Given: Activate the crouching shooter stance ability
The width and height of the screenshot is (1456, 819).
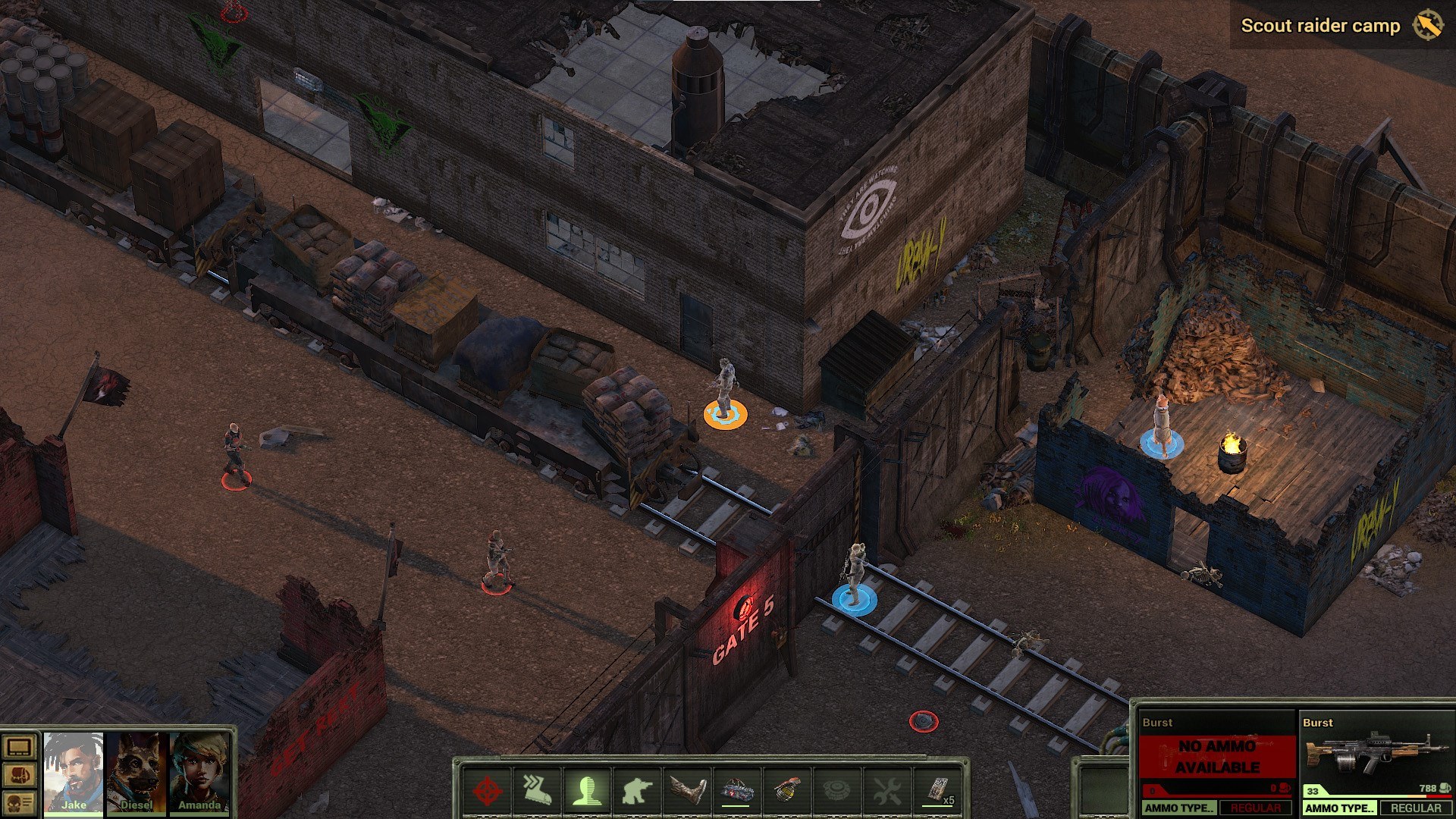Looking at the screenshot, I should [x=636, y=791].
